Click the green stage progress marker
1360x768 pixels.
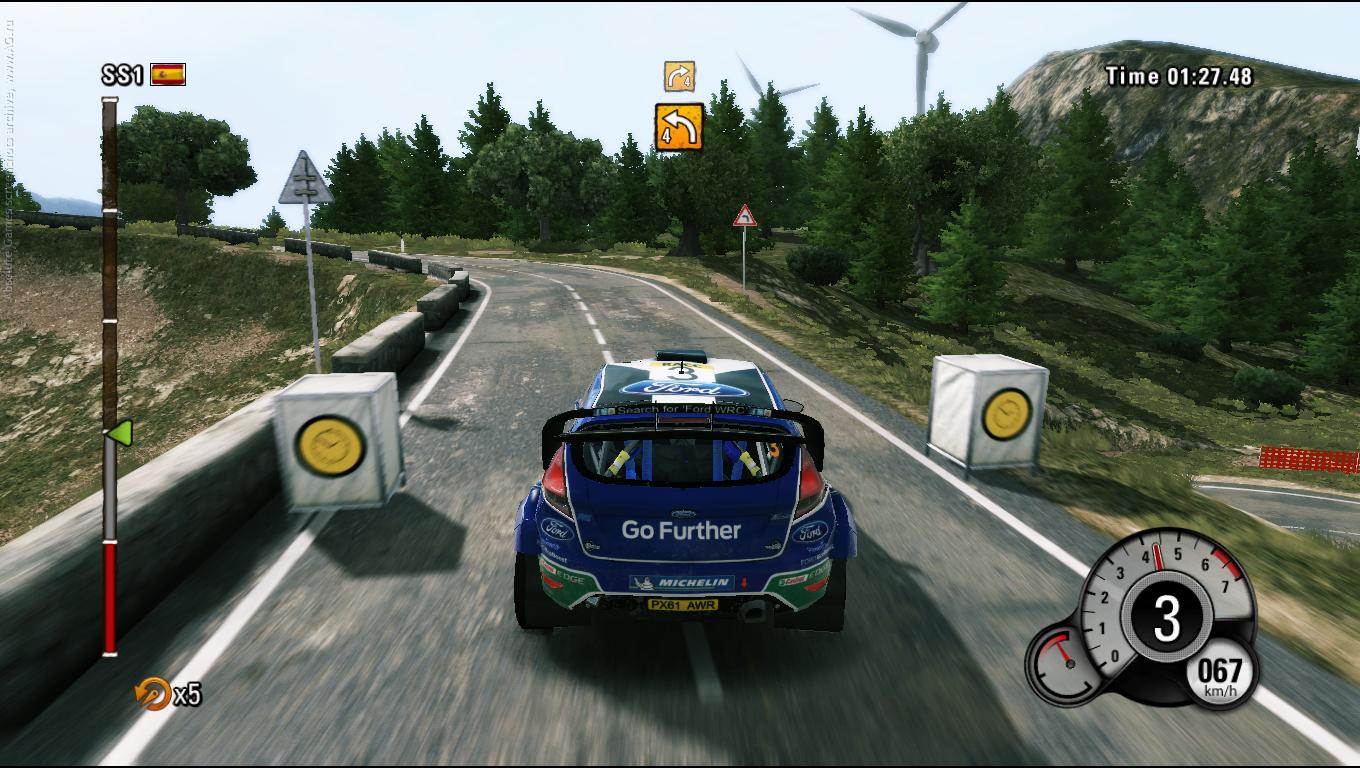120,433
